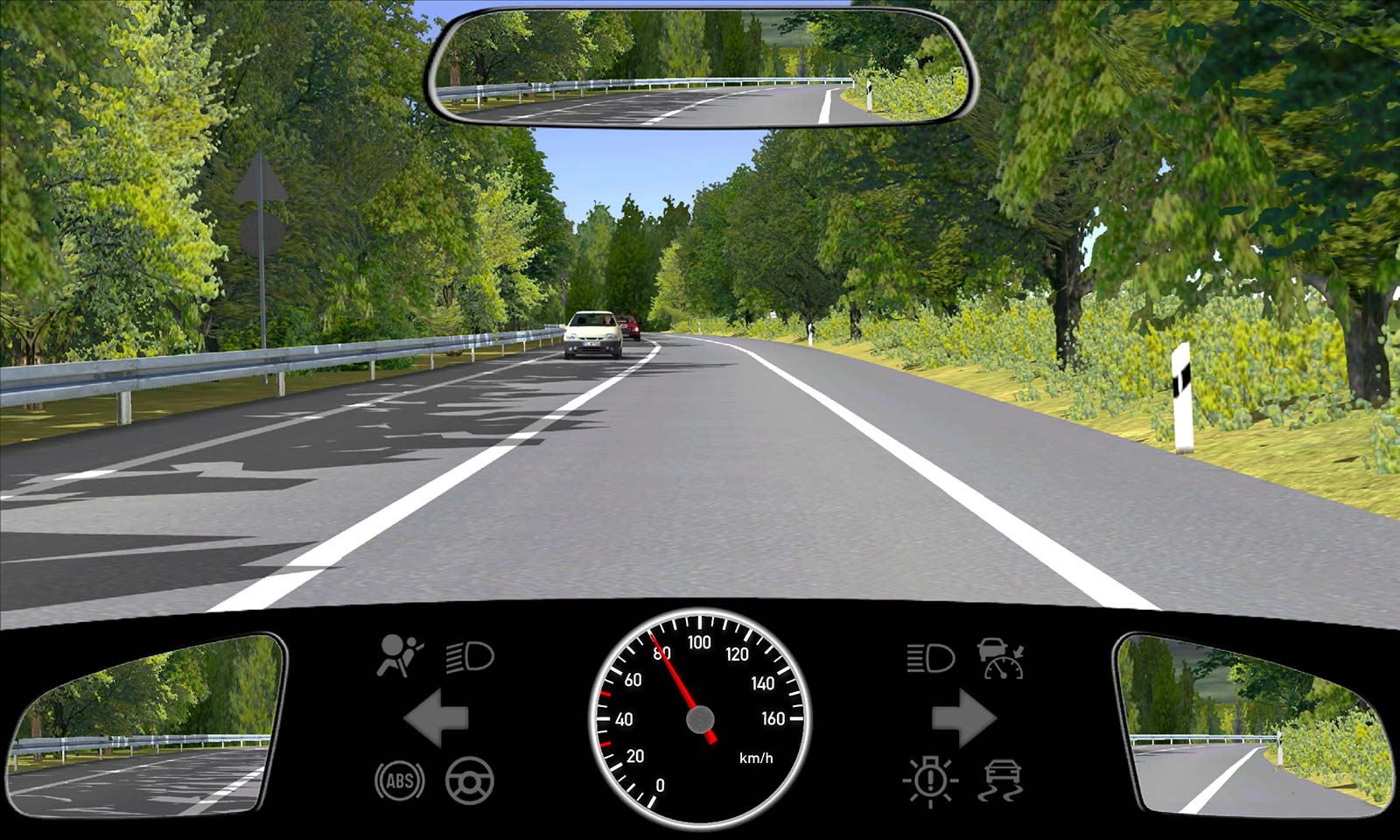Toggle the ABS indicator icon
The image size is (1400, 840).
coord(400,780)
